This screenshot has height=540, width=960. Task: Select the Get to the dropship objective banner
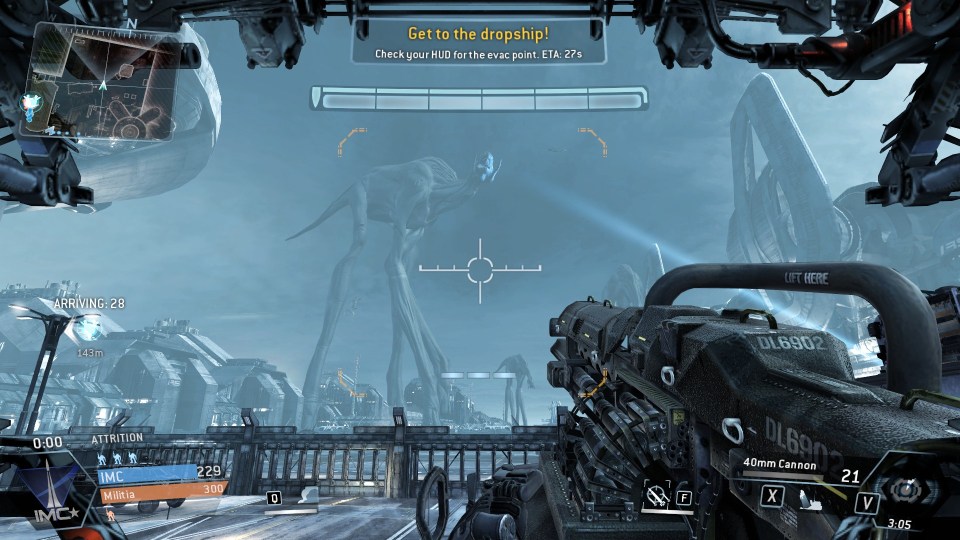coord(479,42)
